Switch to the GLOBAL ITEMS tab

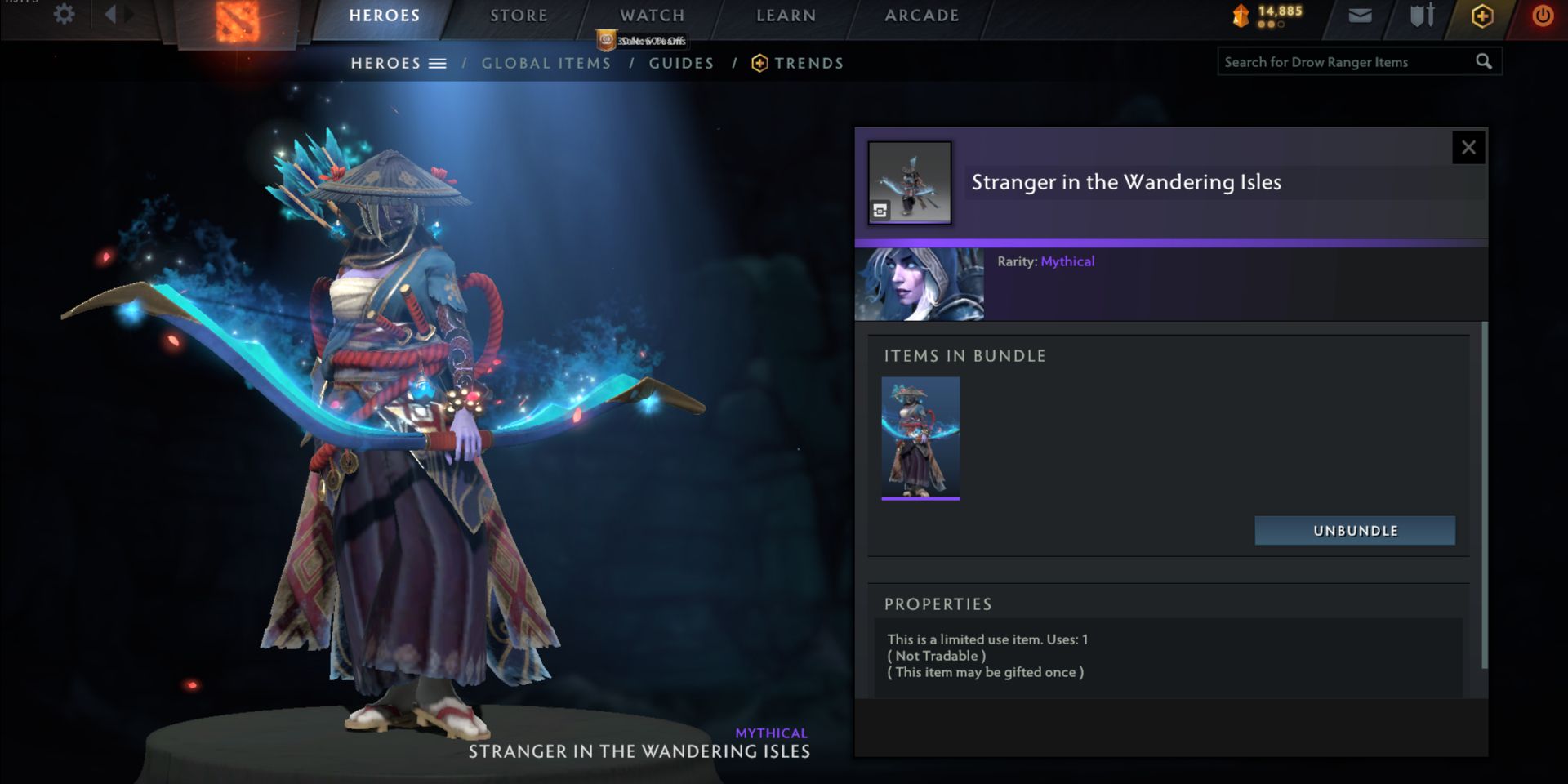pos(546,63)
